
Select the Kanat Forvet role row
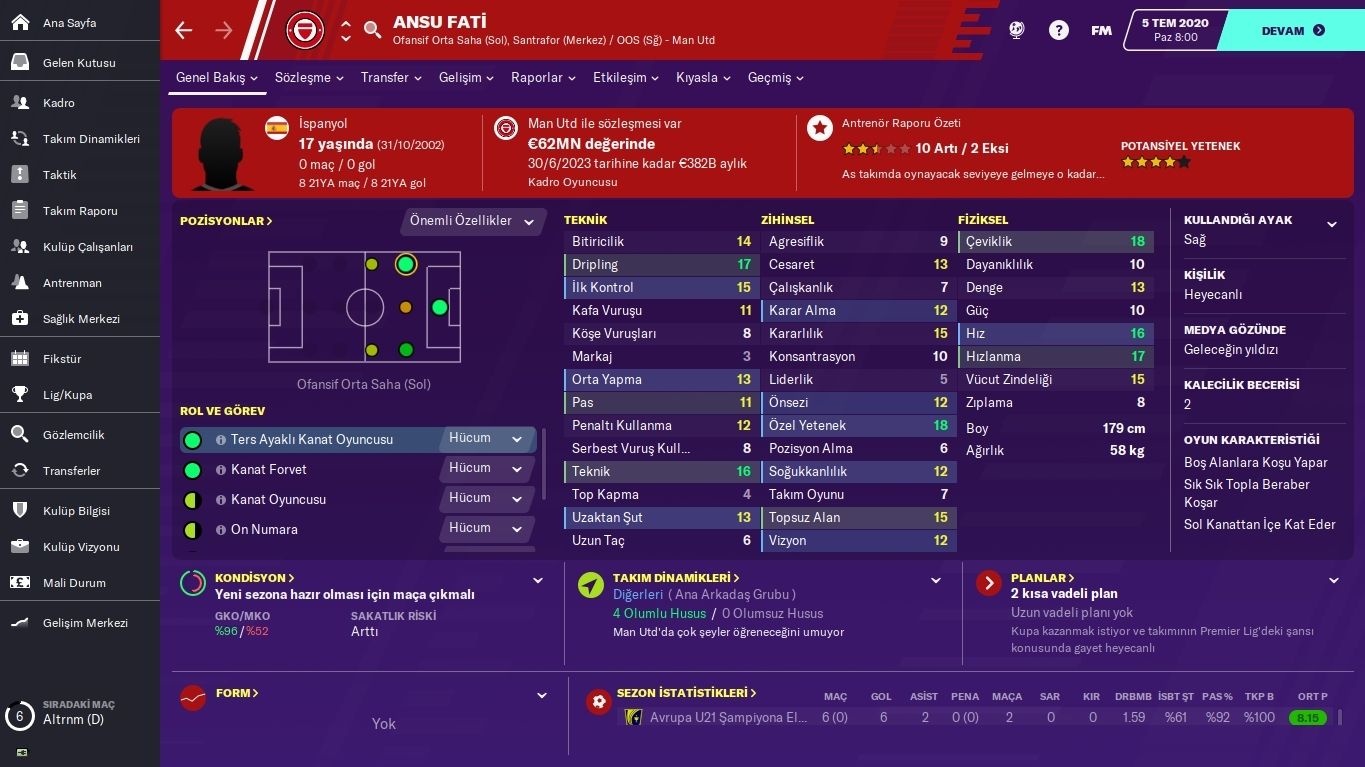coord(269,469)
